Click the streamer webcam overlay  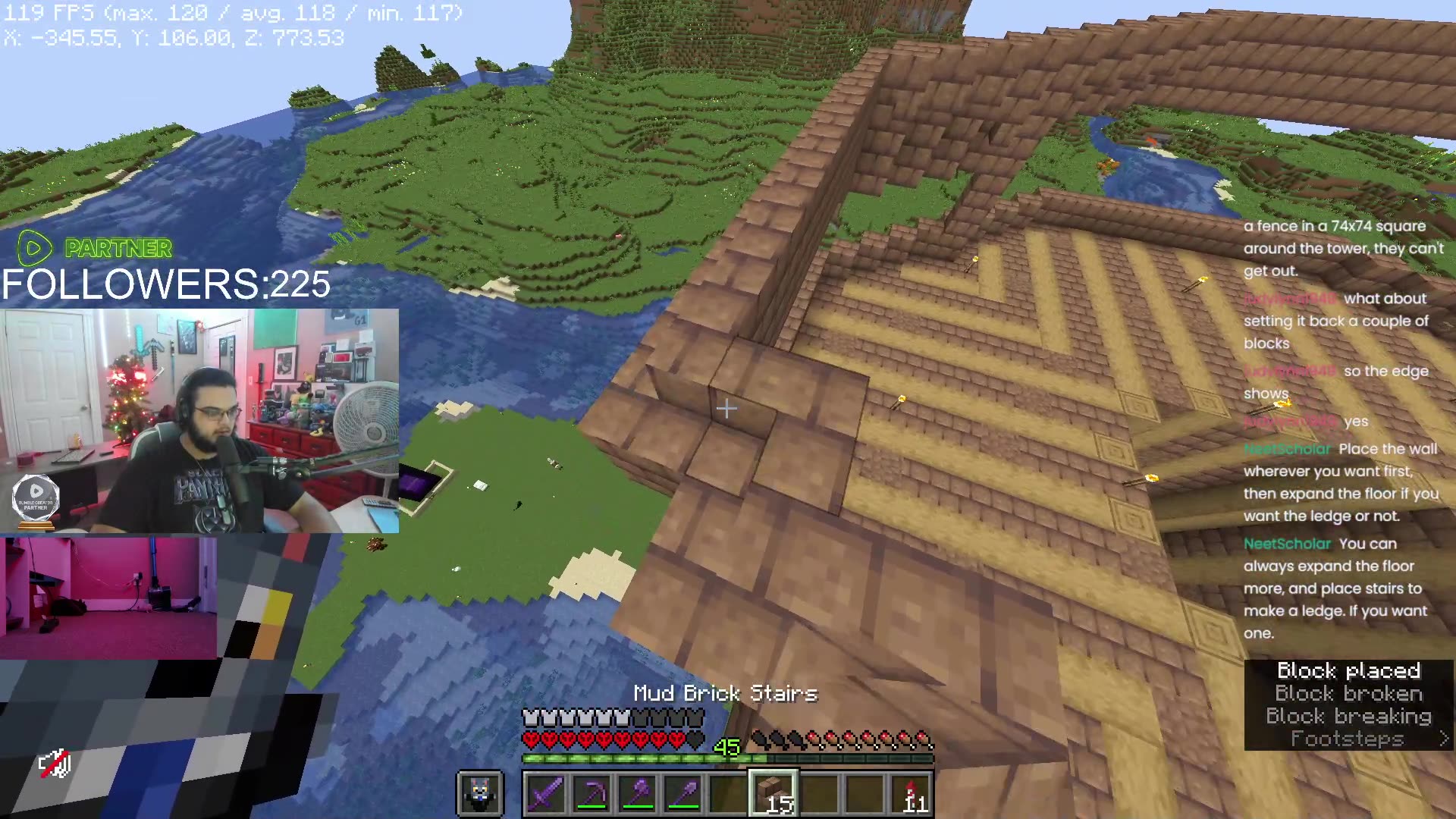point(199,421)
